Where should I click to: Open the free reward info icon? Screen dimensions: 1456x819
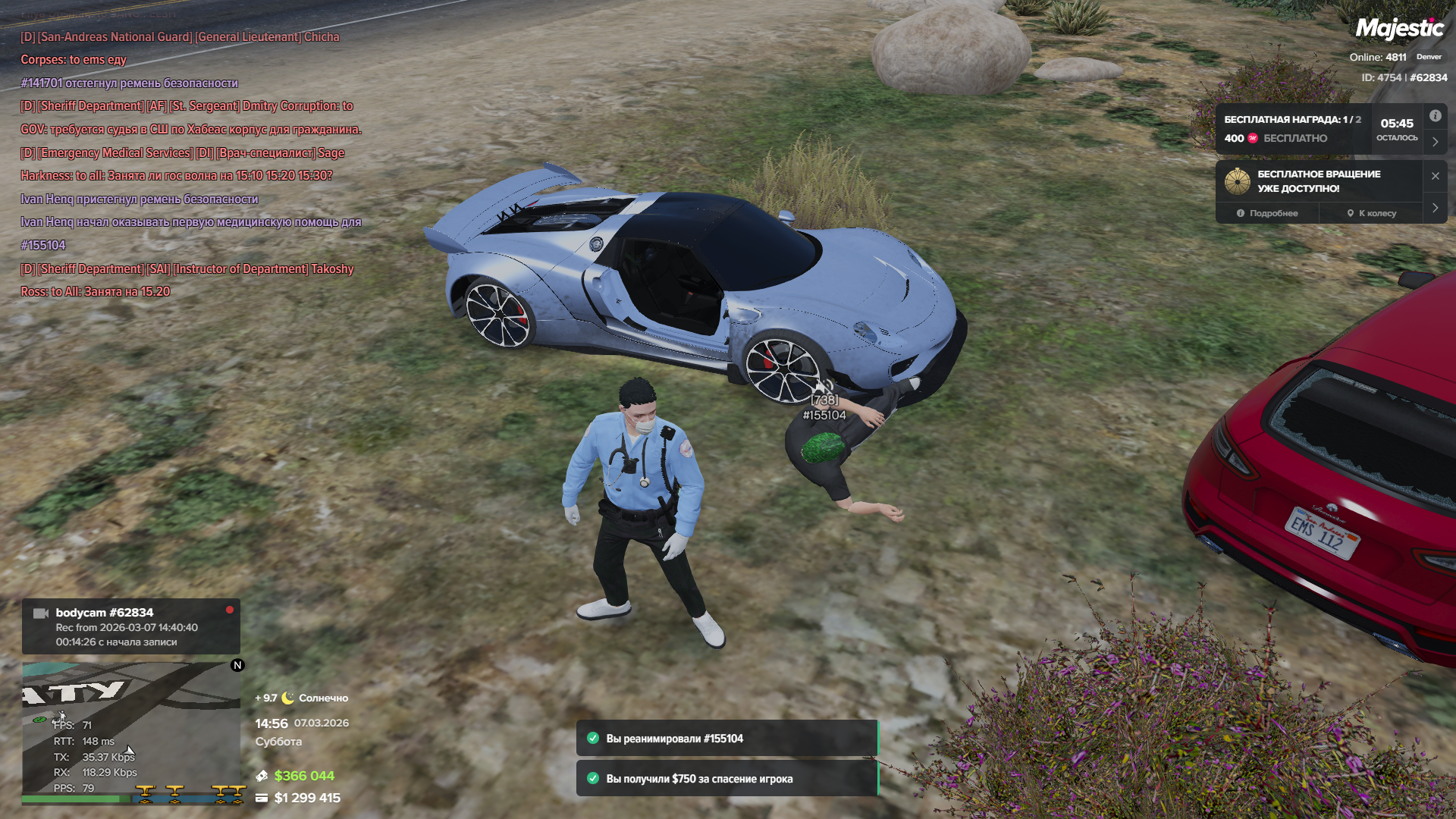pos(1435,116)
